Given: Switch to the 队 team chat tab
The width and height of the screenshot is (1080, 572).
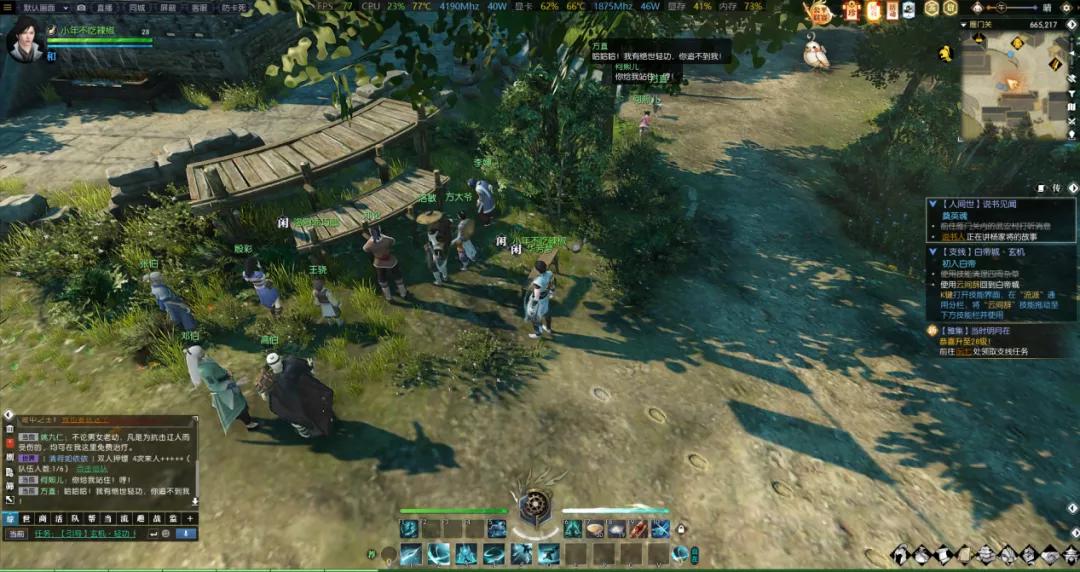Looking at the screenshot, I should point(74,518).
